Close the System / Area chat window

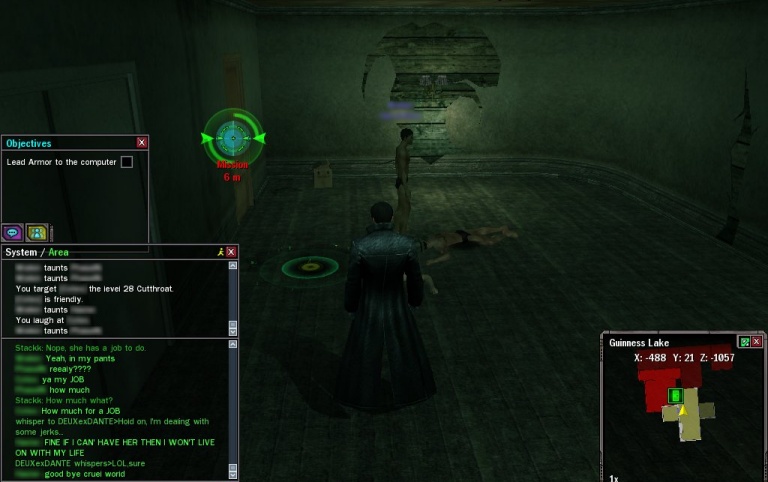(232, 252)
